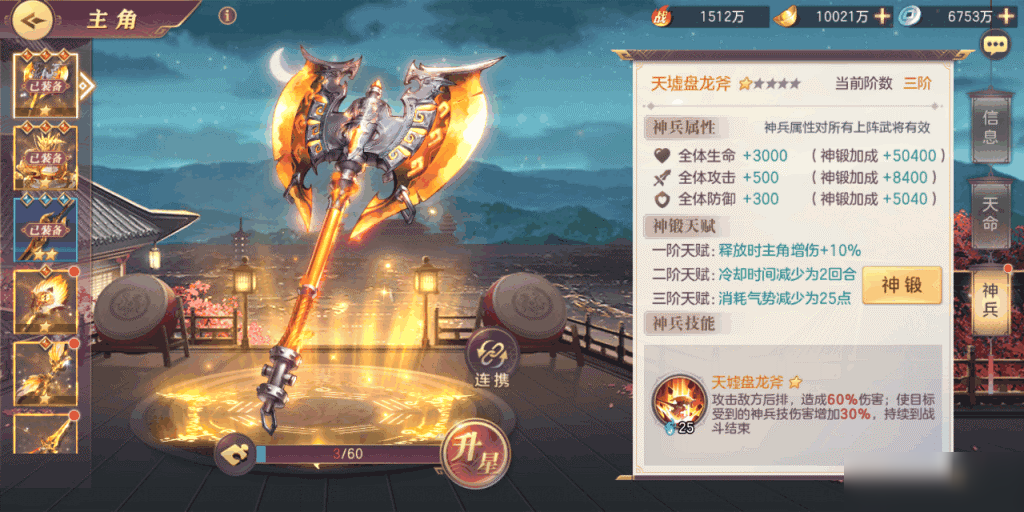Tap the 神锻 forge button

click(902, 286)
